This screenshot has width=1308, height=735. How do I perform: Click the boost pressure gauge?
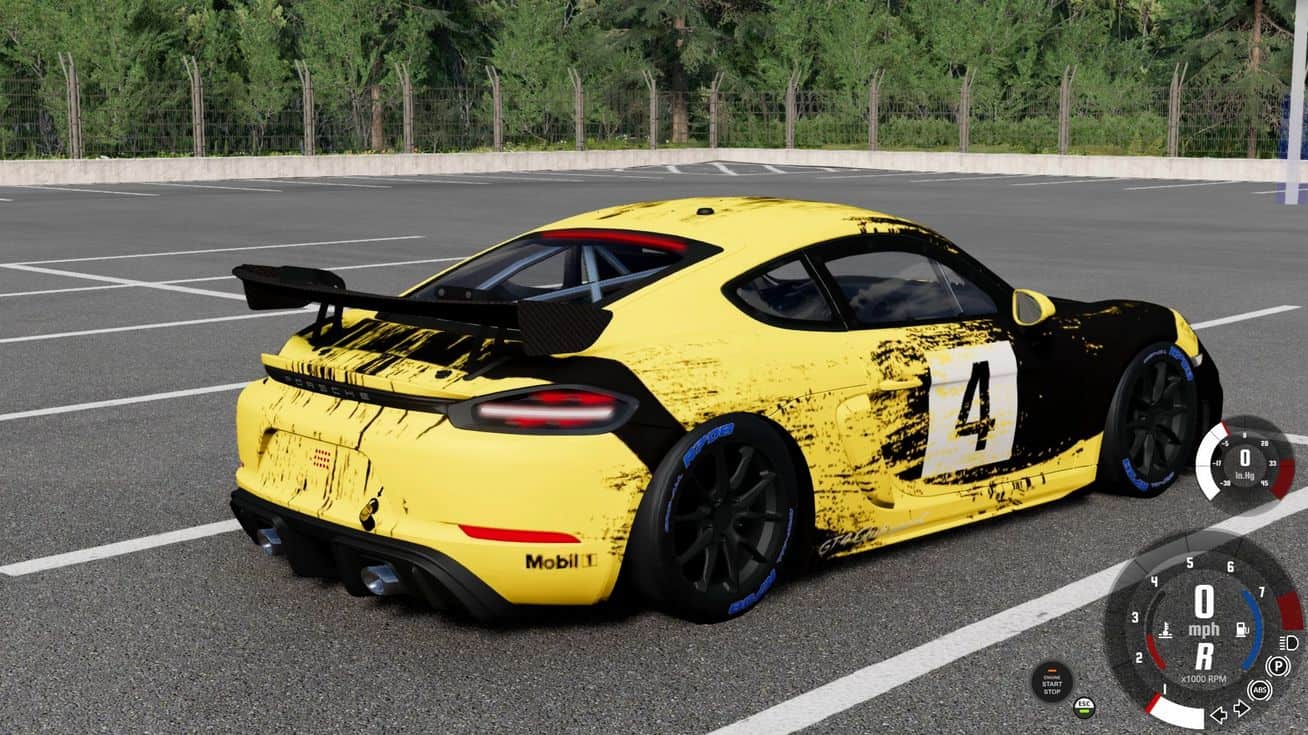1244,461
